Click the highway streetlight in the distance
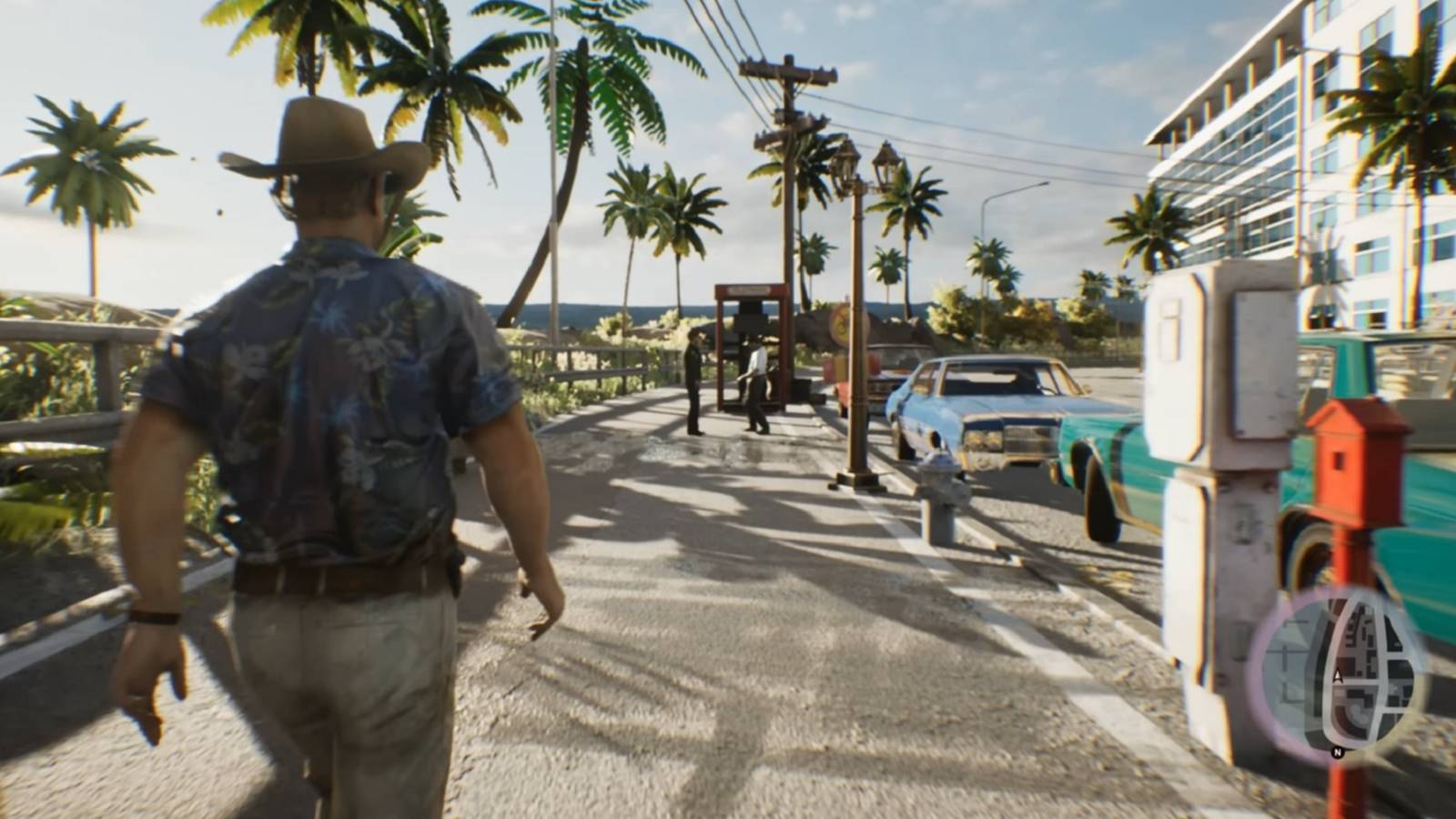The image size is (1456, 819). (x=992, y=205)
